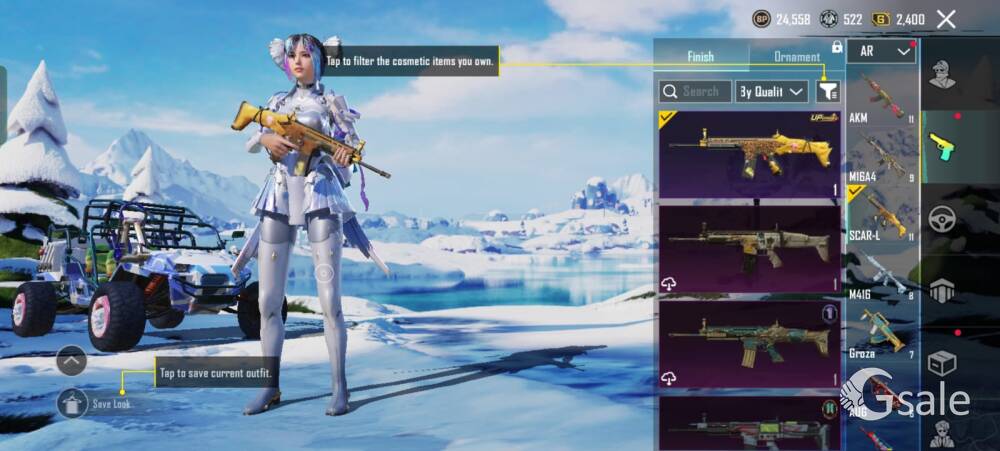Toggle the owned cosmetics filter icon

[828, 91]
